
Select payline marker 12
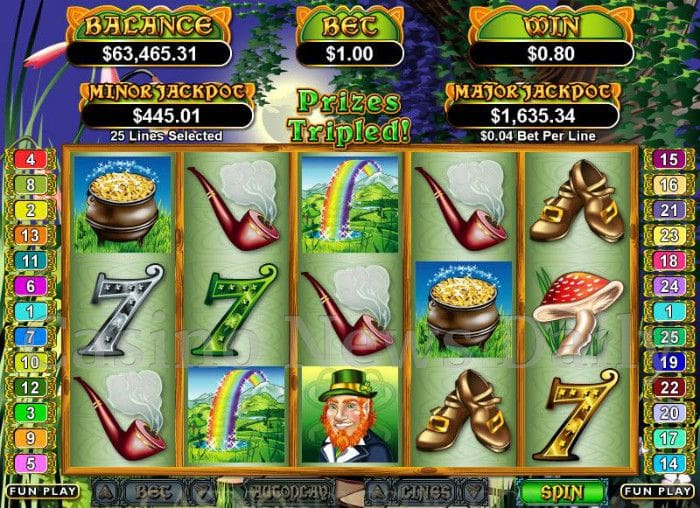pos(30,387)
